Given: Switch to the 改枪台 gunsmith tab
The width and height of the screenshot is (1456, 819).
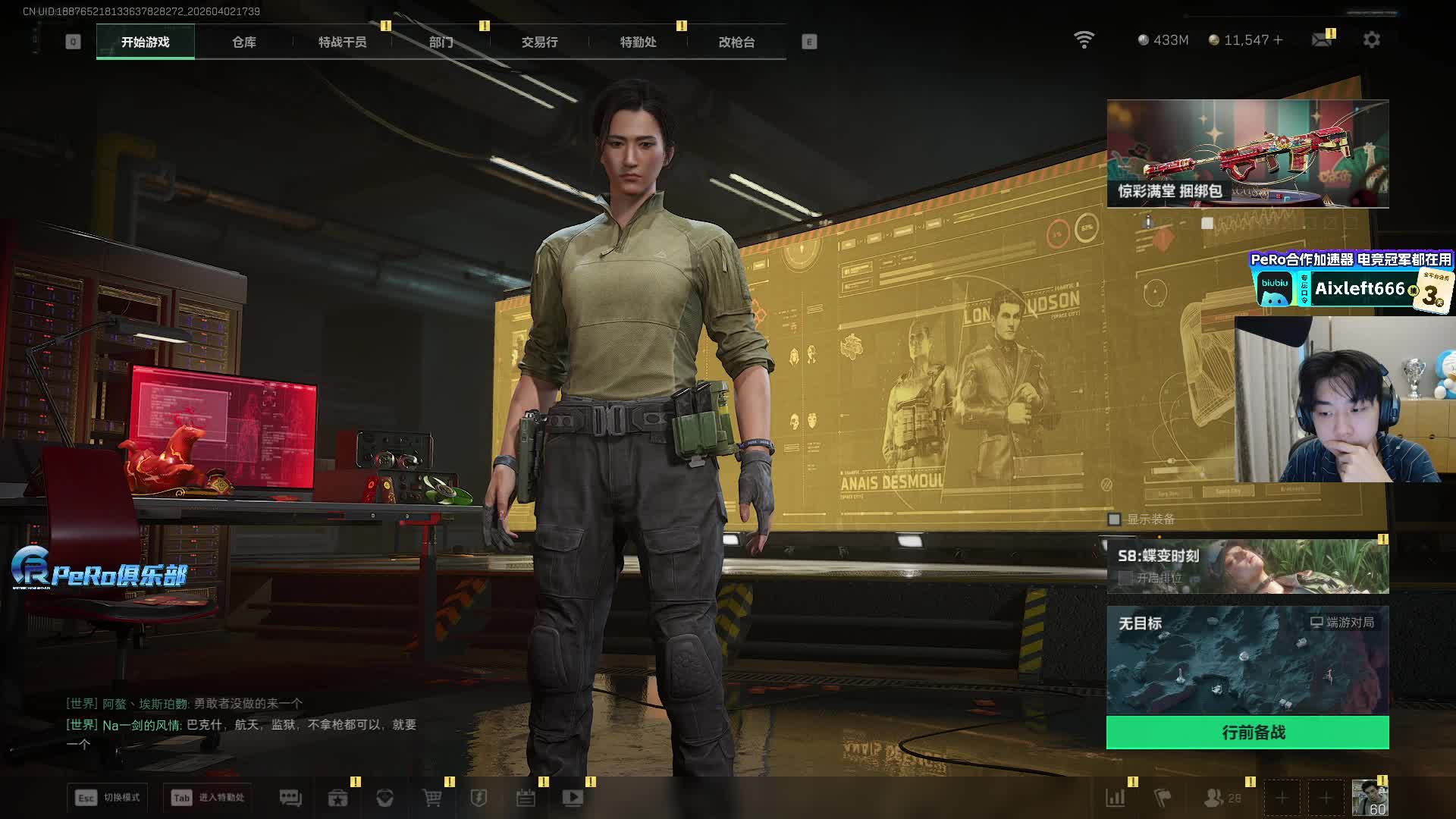Looking at the screenshot, I should [736, 42].
